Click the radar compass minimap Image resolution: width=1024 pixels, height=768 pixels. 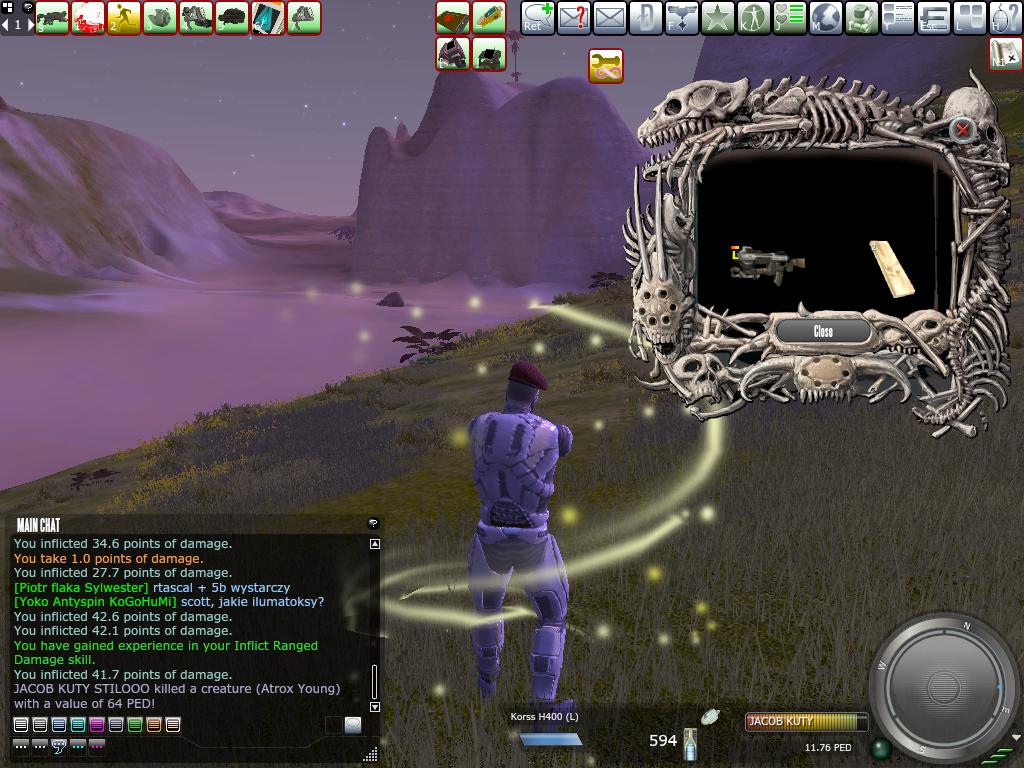pyautogui.click(x=943, y=688)
